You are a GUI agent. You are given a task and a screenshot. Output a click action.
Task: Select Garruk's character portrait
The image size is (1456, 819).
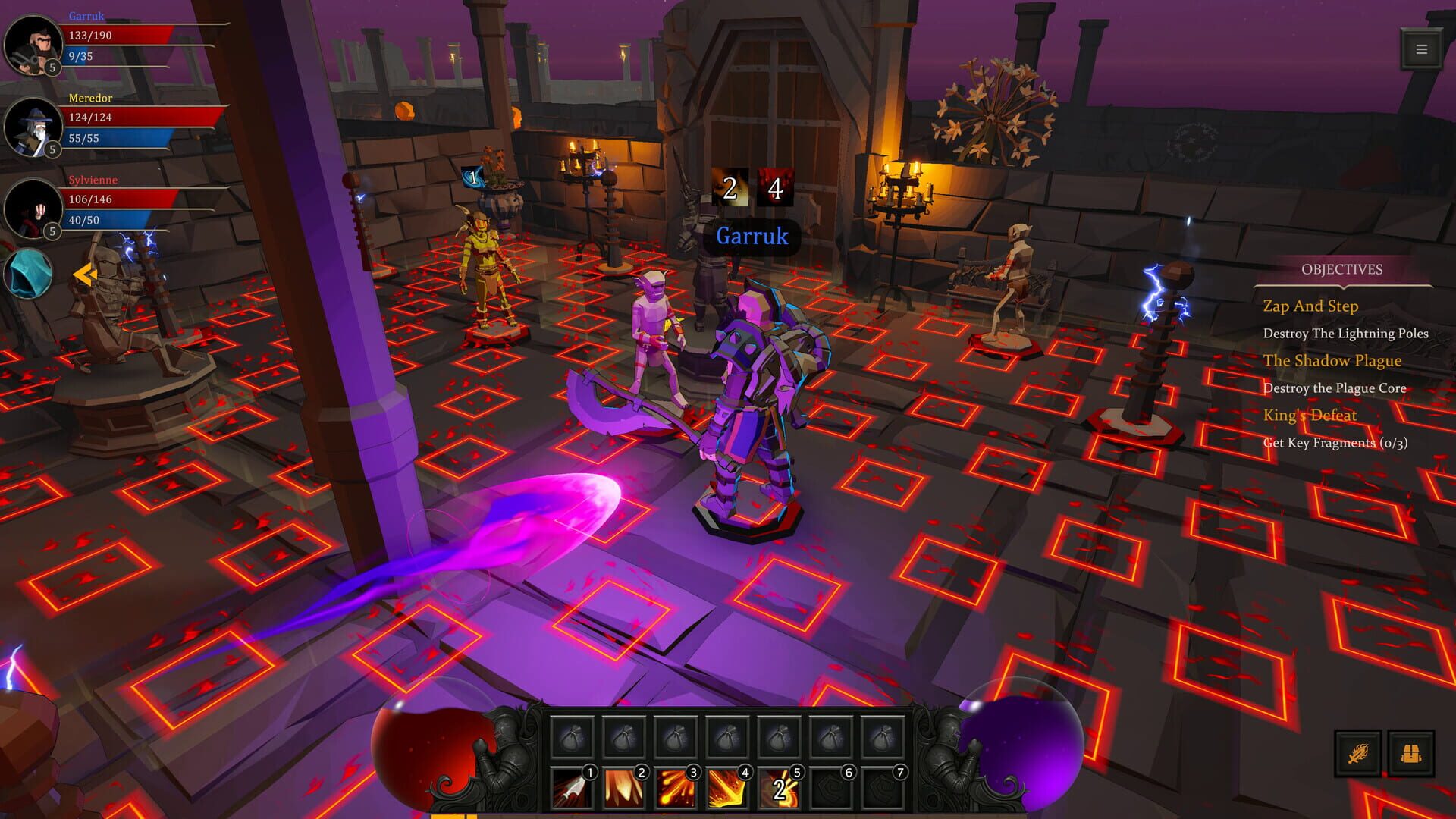(32, 44)
